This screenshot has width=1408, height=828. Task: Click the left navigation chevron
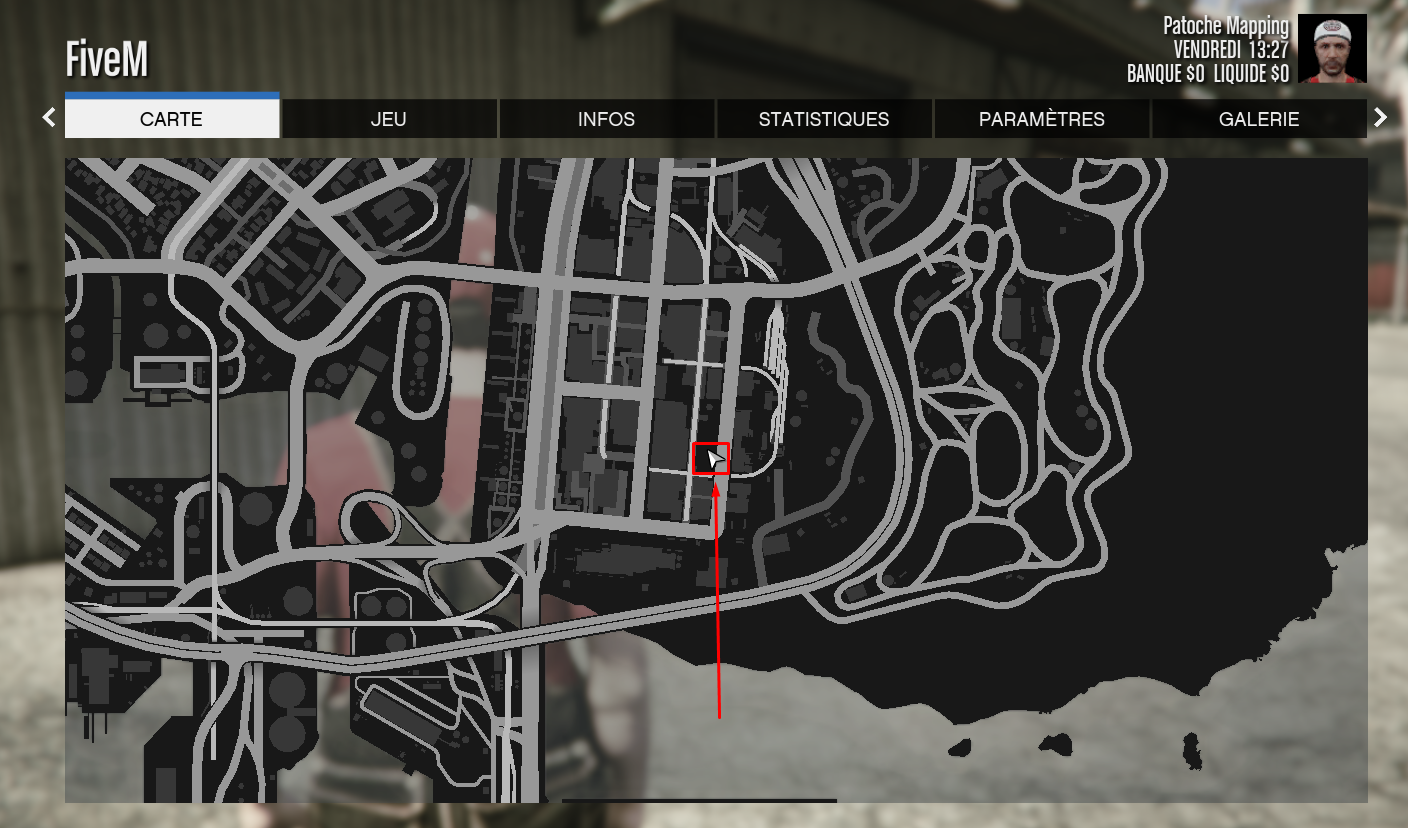pyautogui.click(x=48, y=117)
